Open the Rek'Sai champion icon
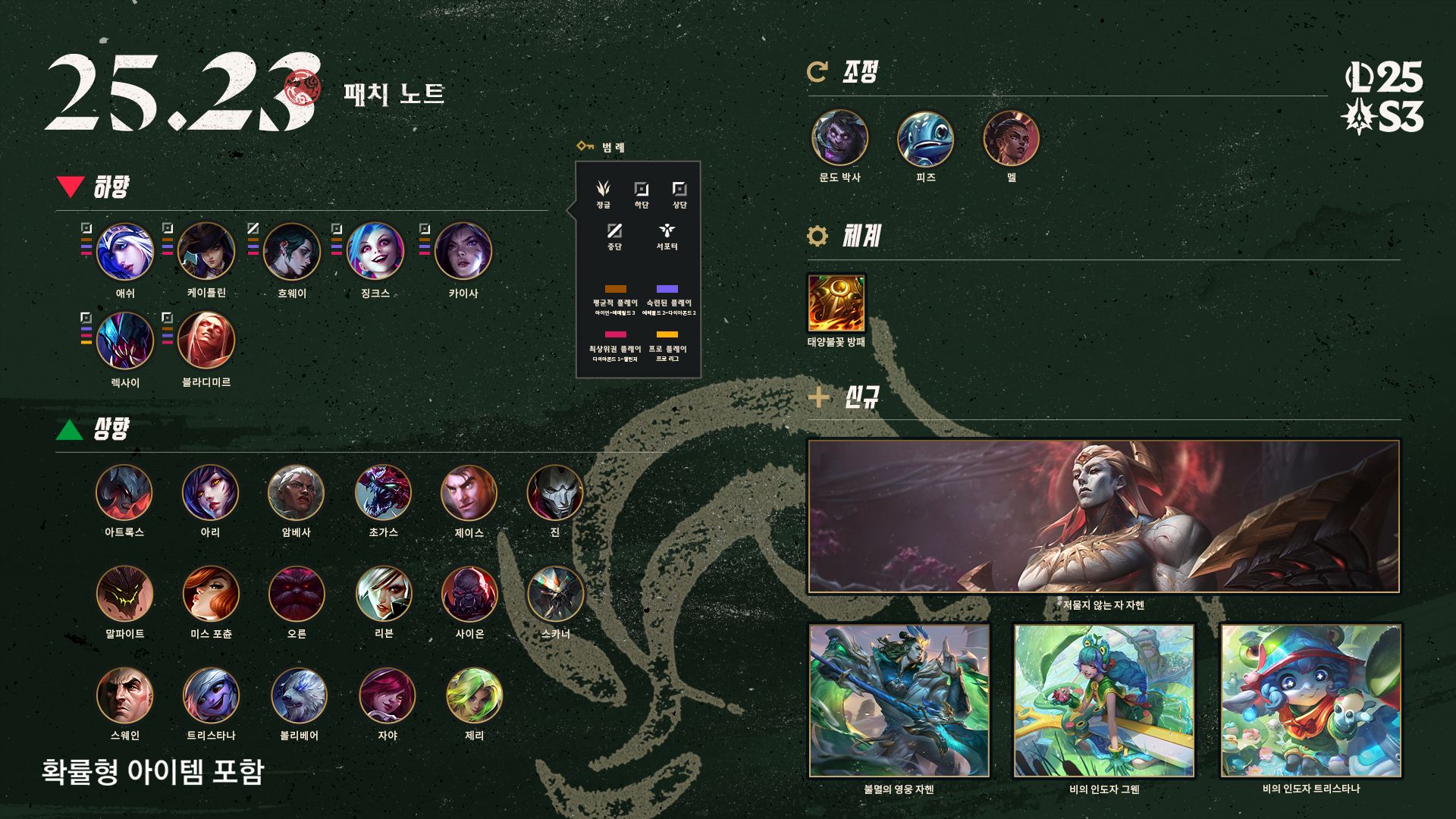This screenshot has width=1456, height=819. pyautogui.click(x=125, y=341)
